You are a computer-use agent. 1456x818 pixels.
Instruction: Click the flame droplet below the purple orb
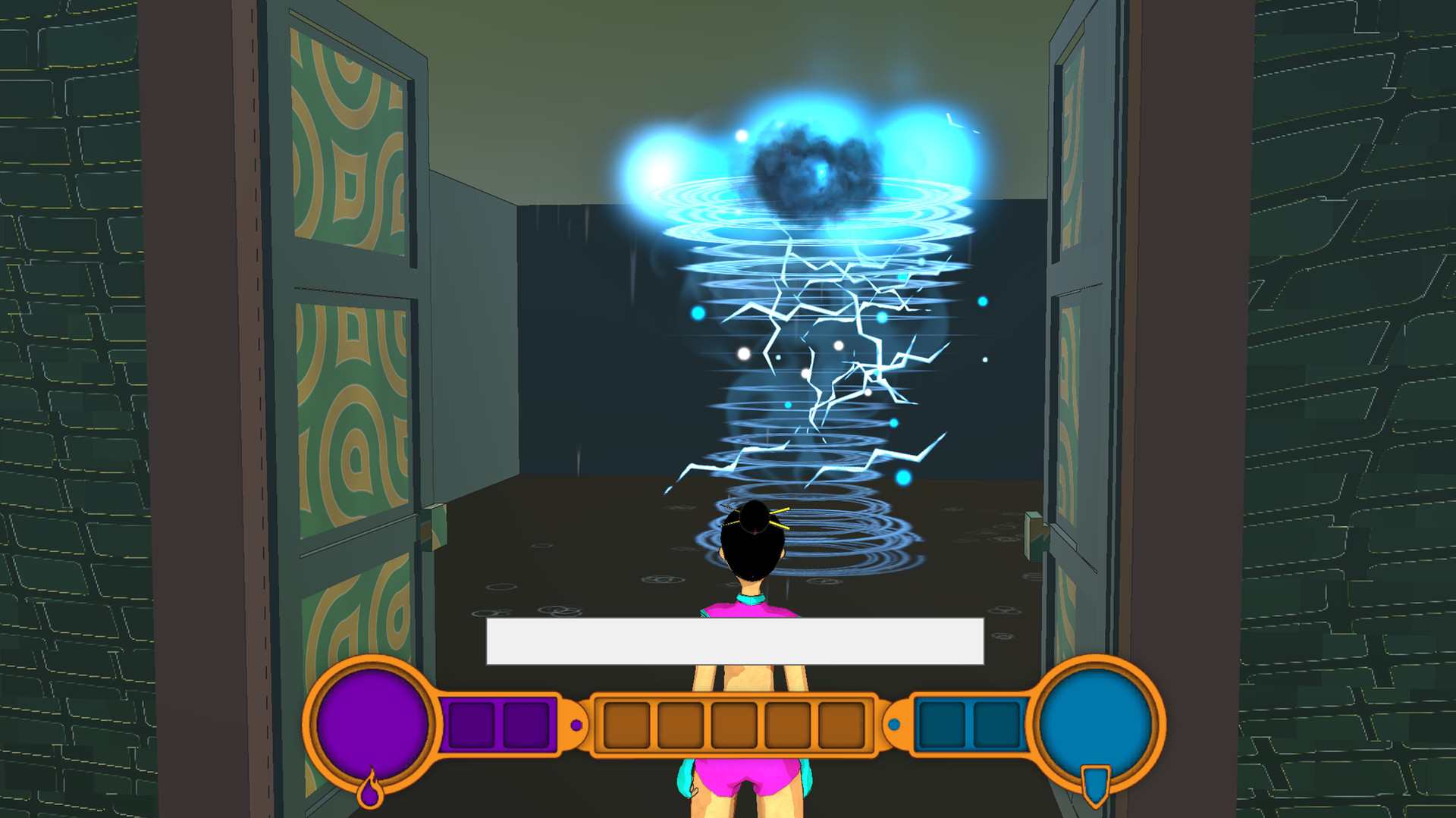[x=369, y=798]
